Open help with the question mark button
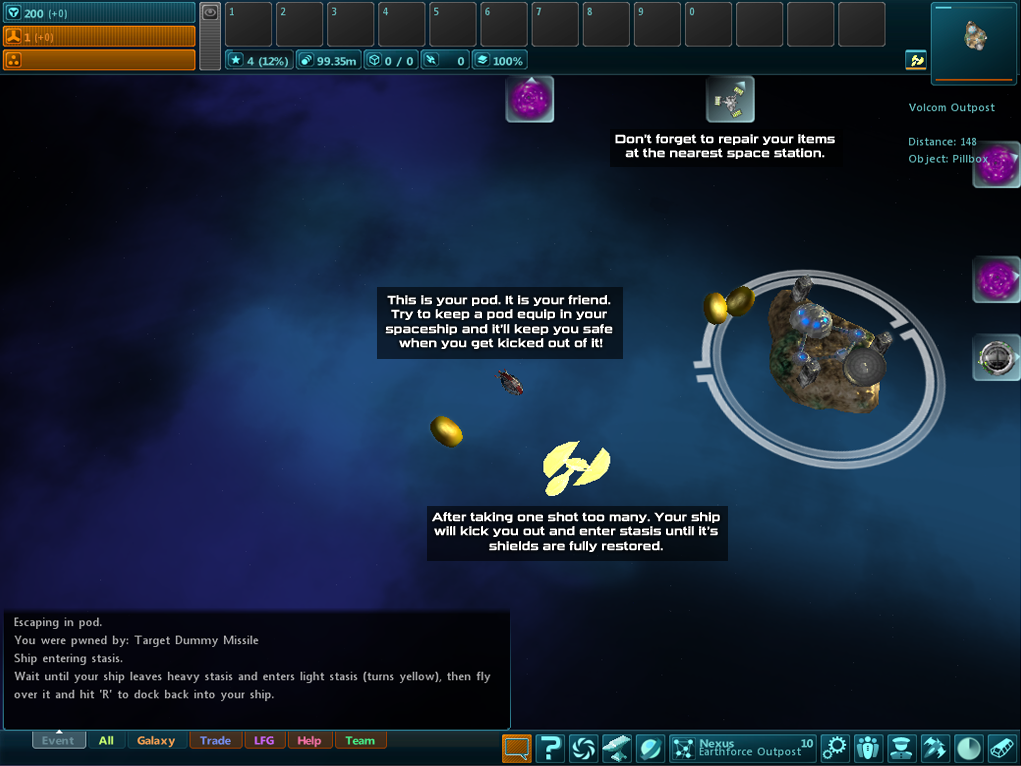Screen dimensions: 1021x766 [550, 748]
